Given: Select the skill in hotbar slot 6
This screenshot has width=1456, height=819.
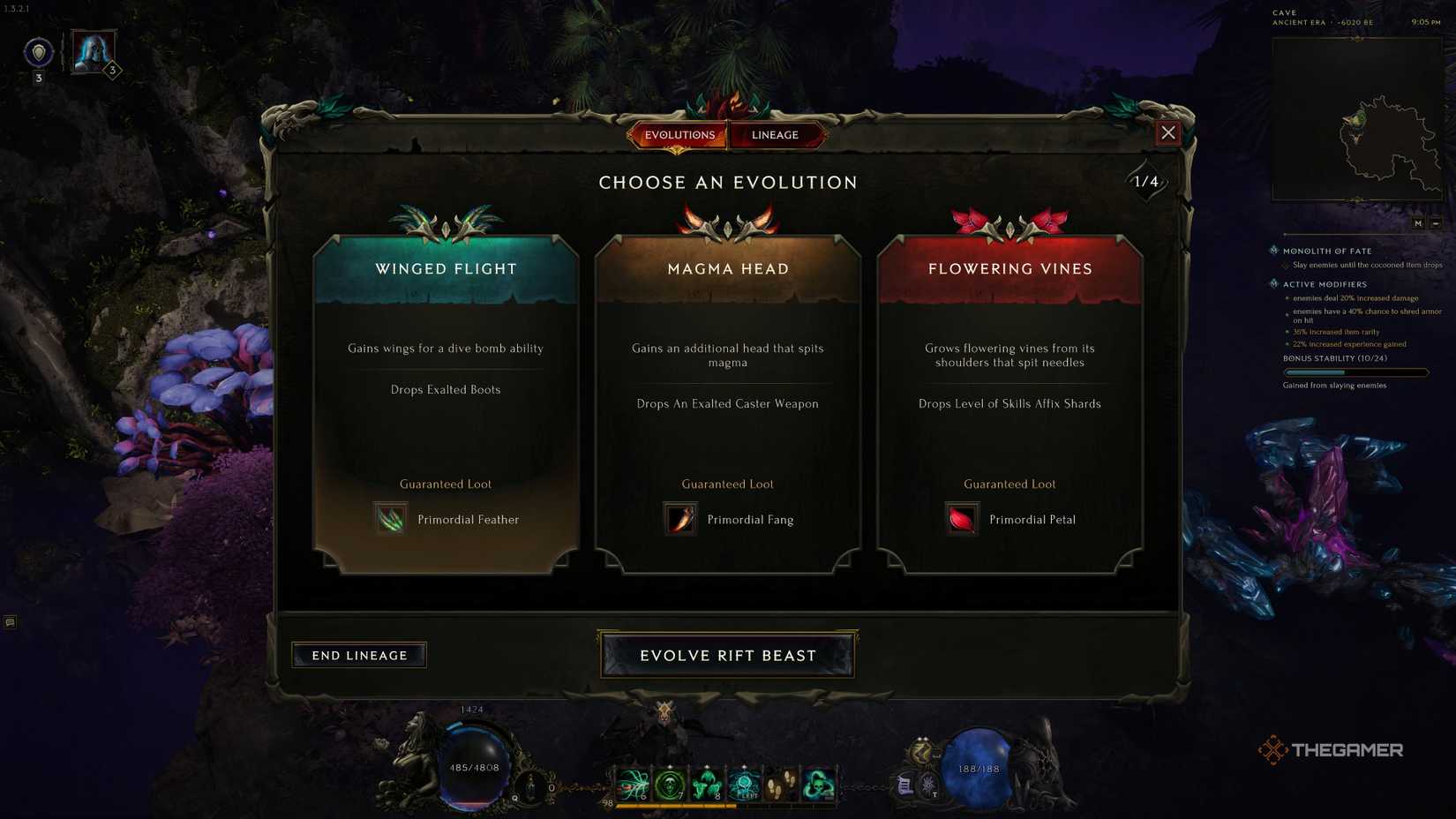Looking at the screenshot, I should [633, 782].
